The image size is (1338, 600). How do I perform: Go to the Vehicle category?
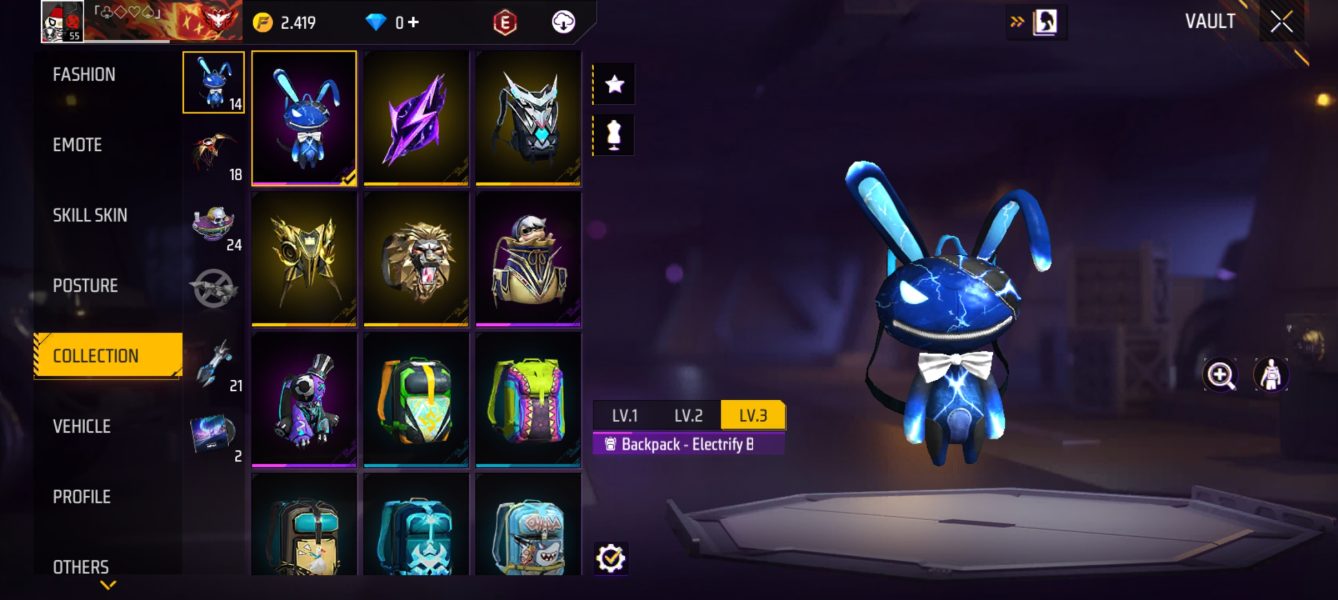tap(82, 427)
